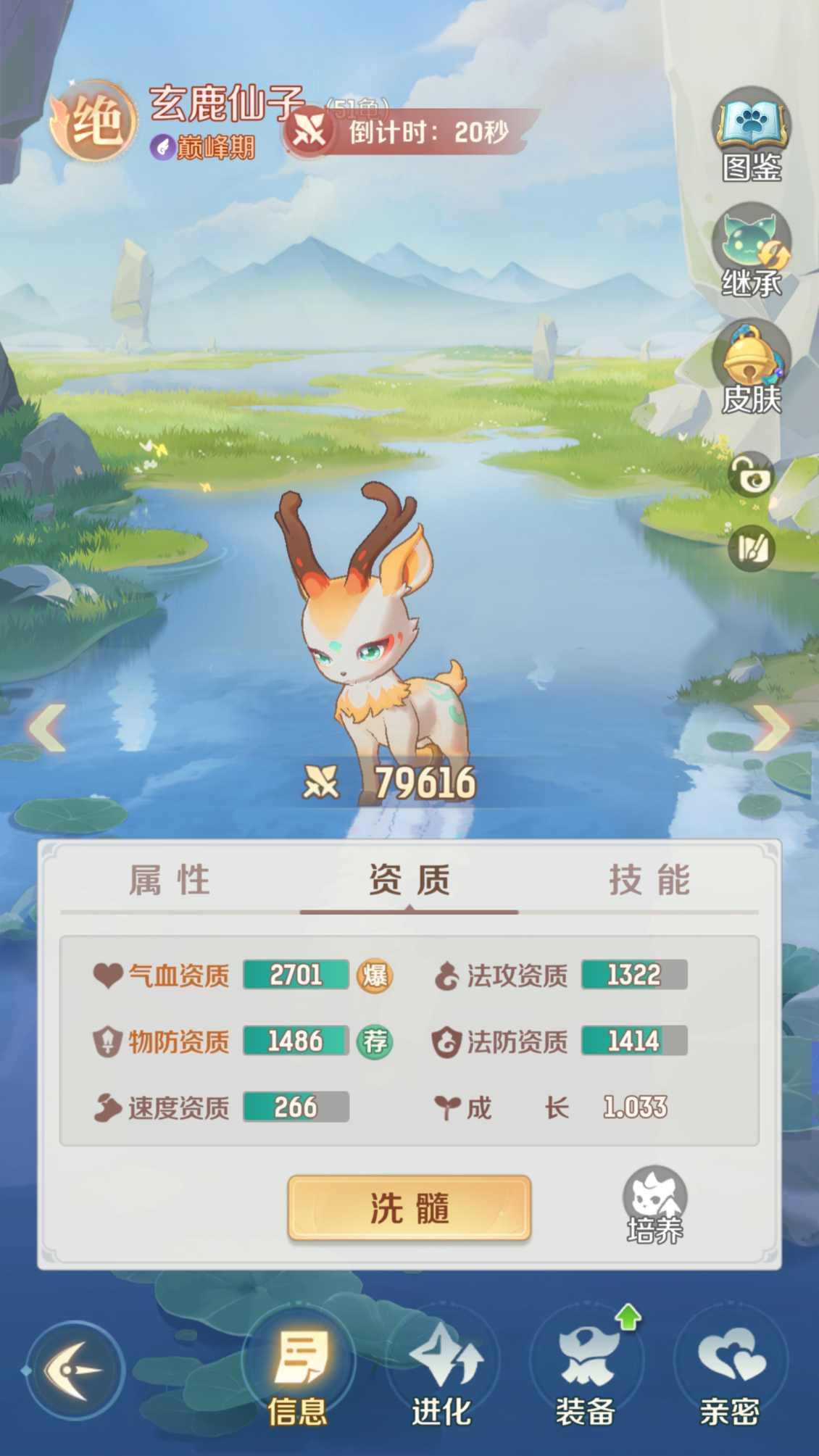Screen dimensions: 819x1456
Task: Open the 进化 evolution menu
Action: pyautogui.click(x=441, y=1373)
